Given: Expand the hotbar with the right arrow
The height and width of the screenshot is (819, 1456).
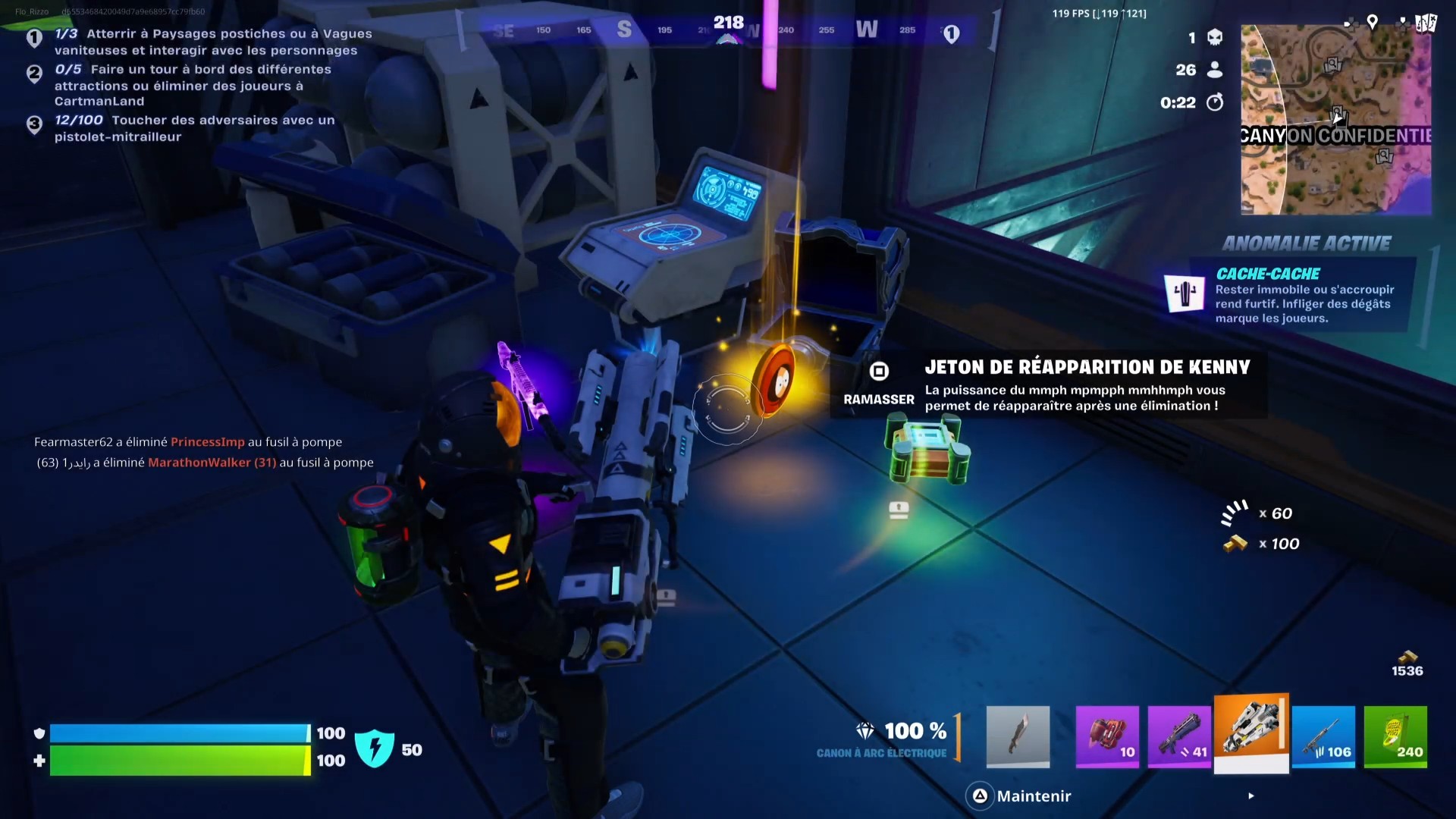Looking at the screenshot, I should pyautogui.click(x=1251, y=796).
